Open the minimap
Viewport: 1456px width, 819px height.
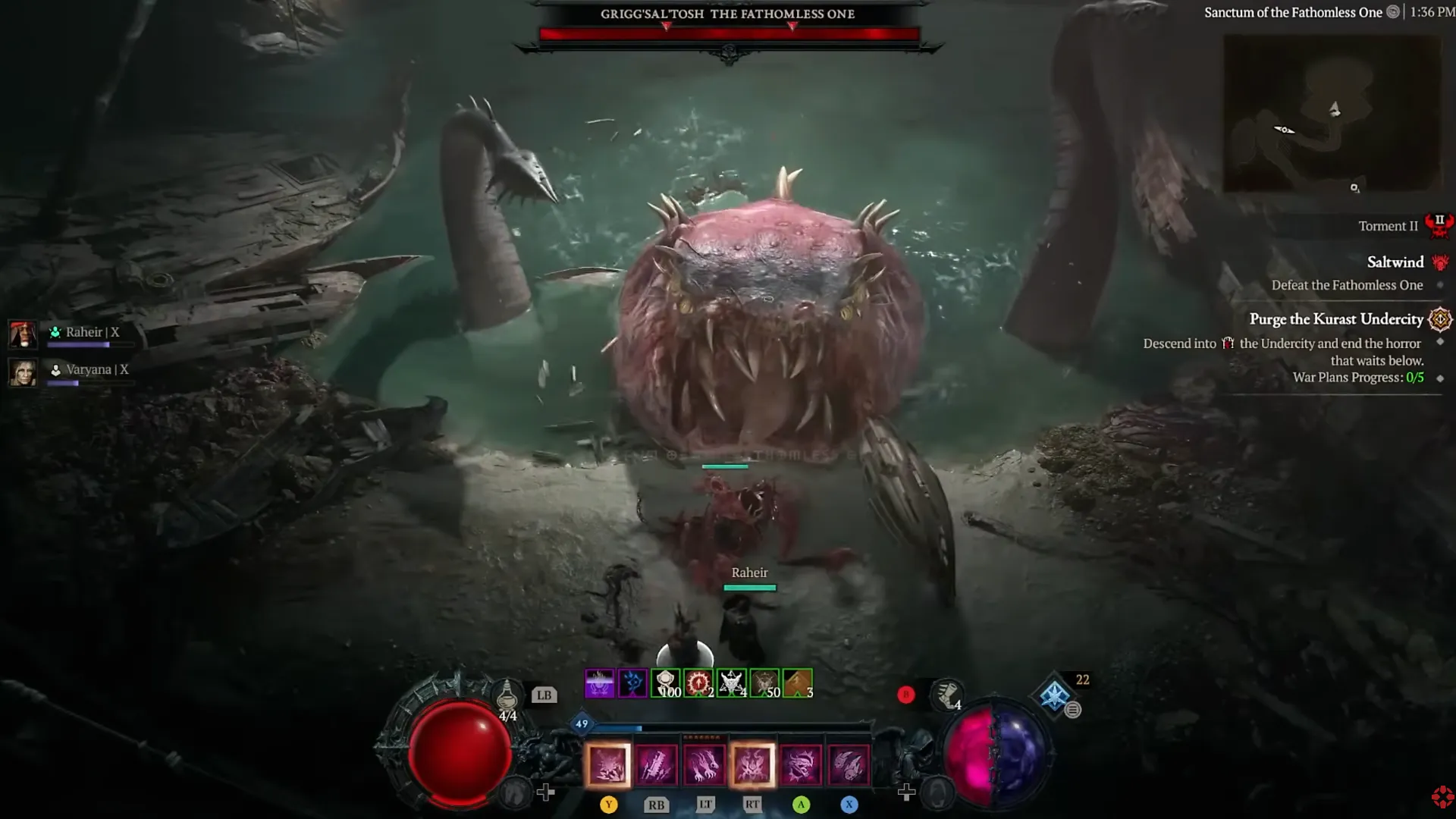(x=1332, y=114)
